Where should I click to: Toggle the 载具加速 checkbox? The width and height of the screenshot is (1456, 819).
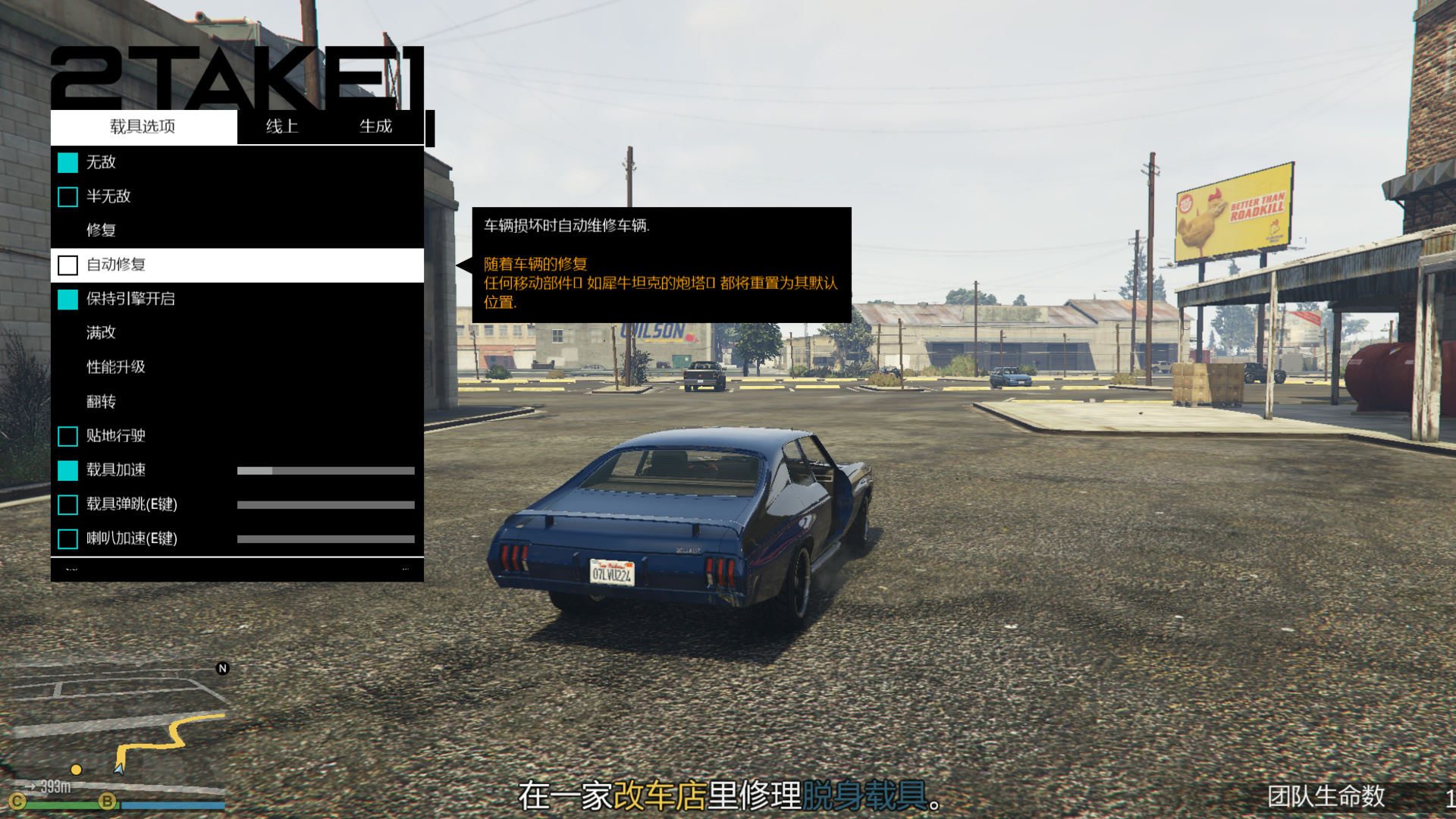pos(68,471)
